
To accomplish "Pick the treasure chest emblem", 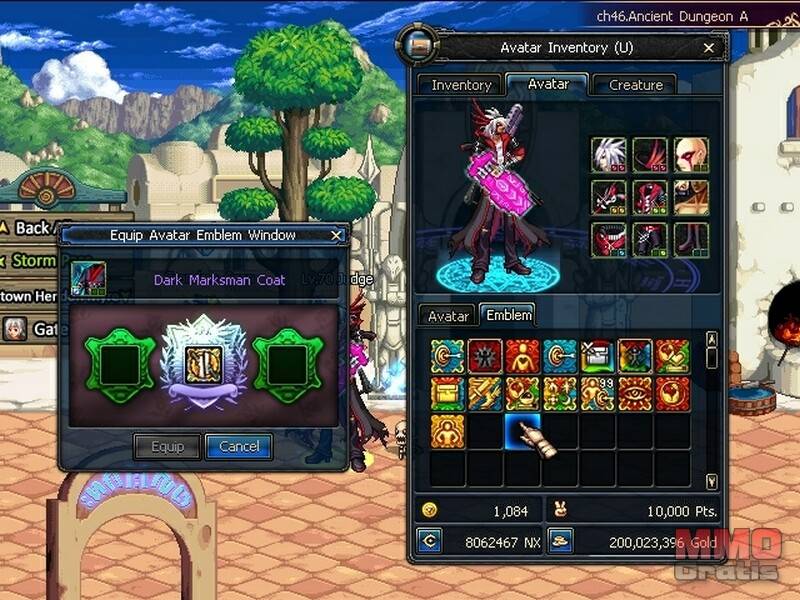I will (x=448, y=393).
